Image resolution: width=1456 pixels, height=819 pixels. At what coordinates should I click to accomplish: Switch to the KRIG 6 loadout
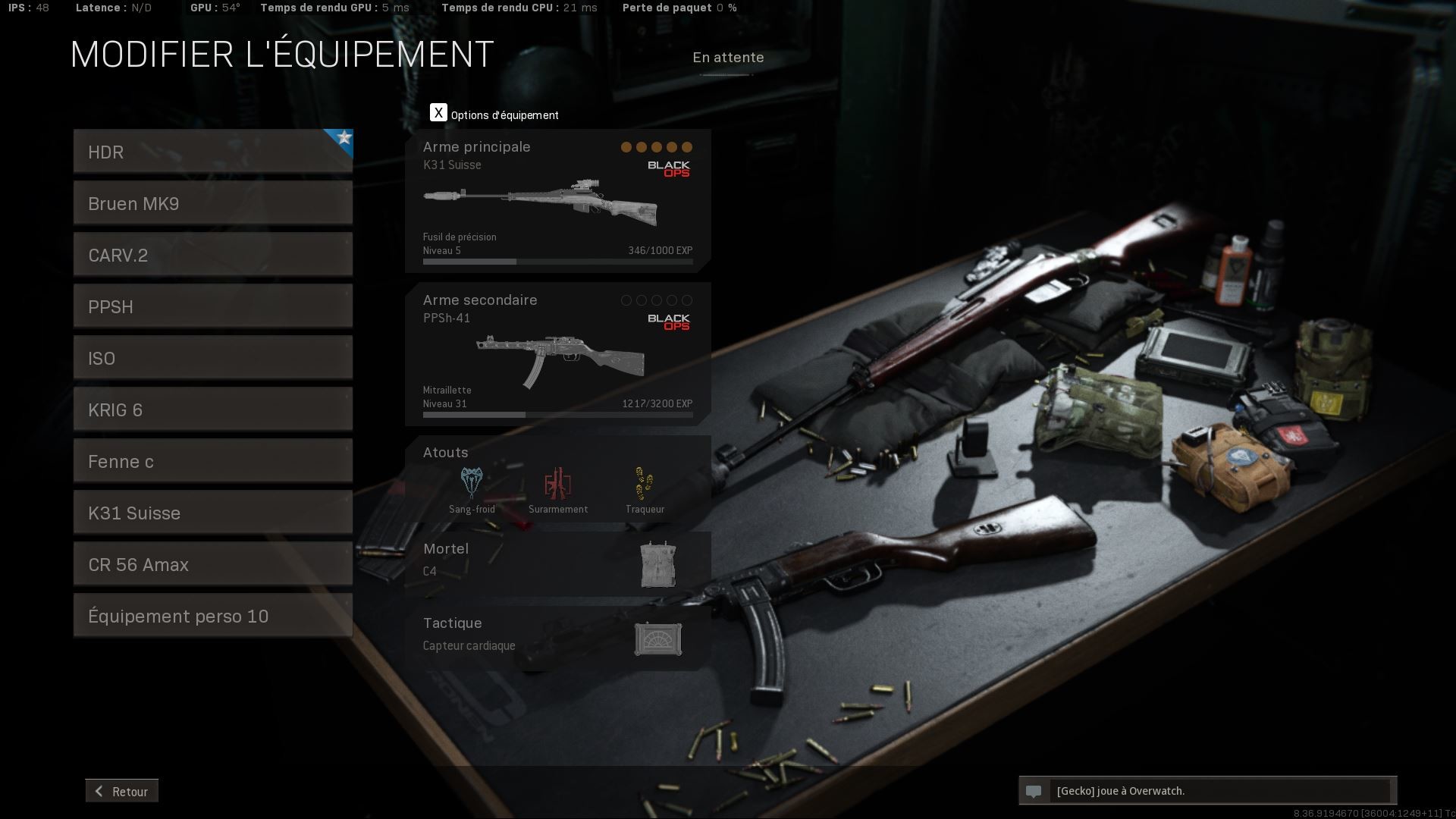click(212, 409)
